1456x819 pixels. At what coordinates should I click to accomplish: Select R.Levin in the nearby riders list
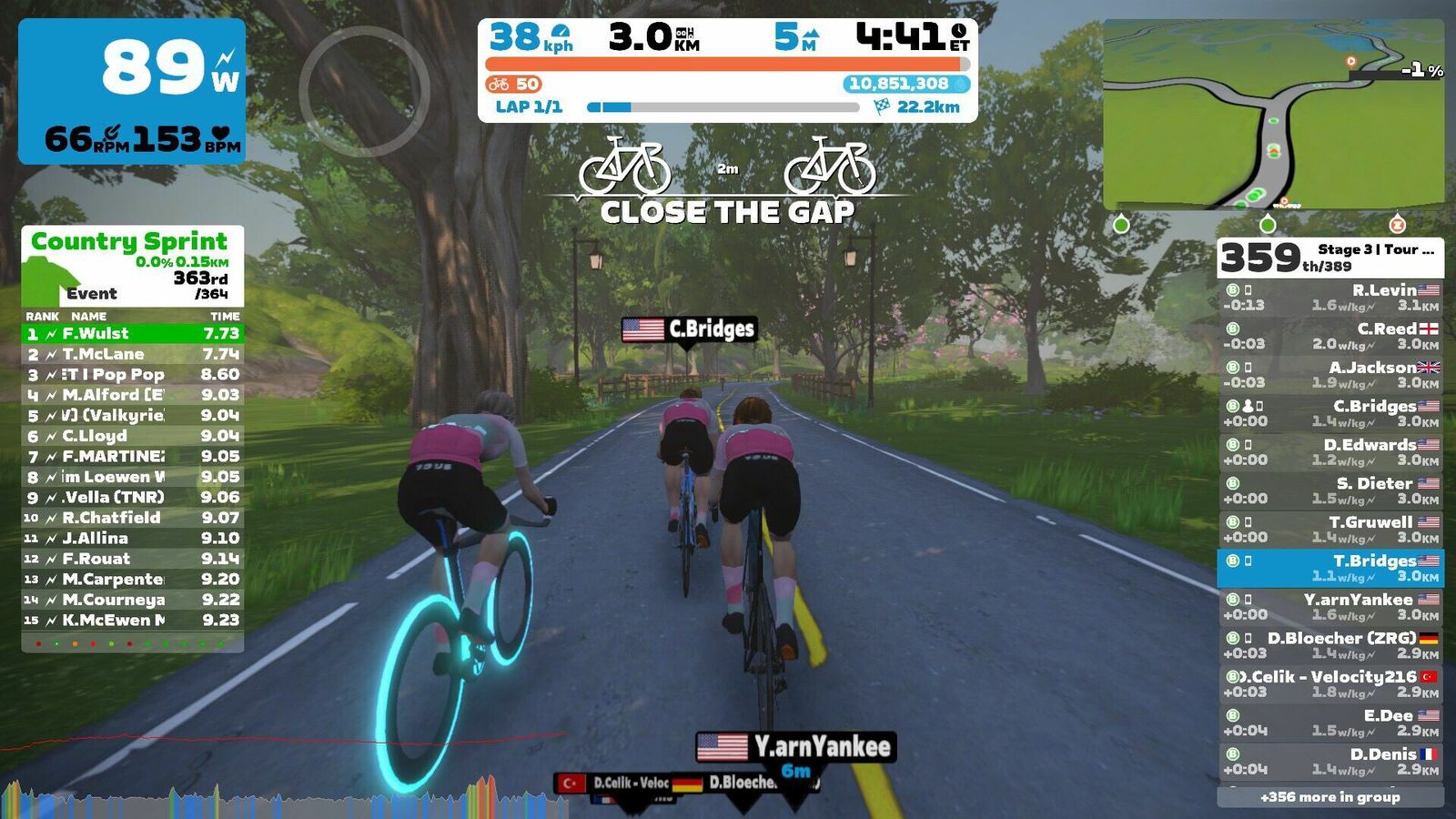tap(1330, 298)
